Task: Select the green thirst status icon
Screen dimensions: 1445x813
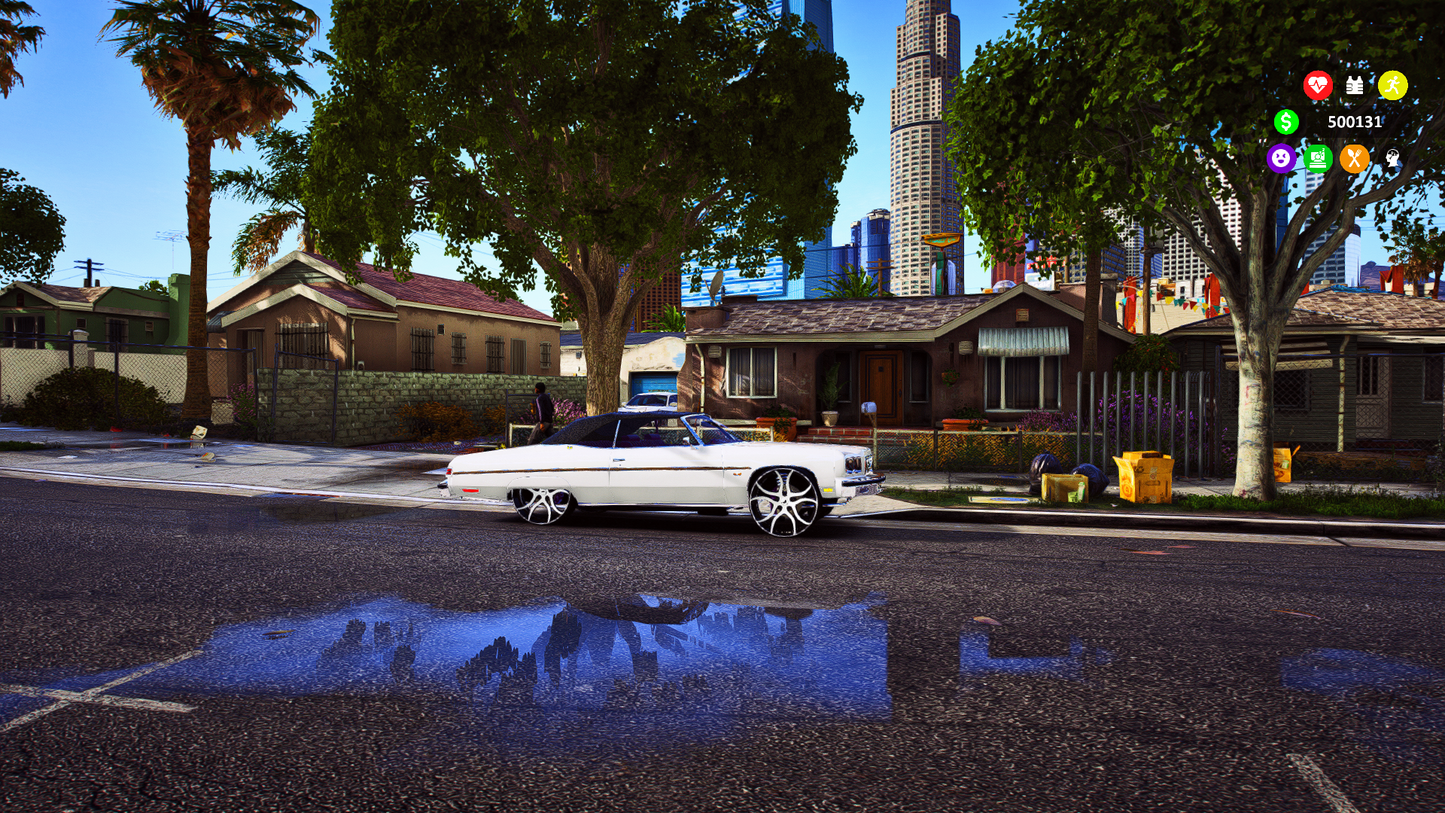Action: pyautogui.click(x=1318, y=159)
